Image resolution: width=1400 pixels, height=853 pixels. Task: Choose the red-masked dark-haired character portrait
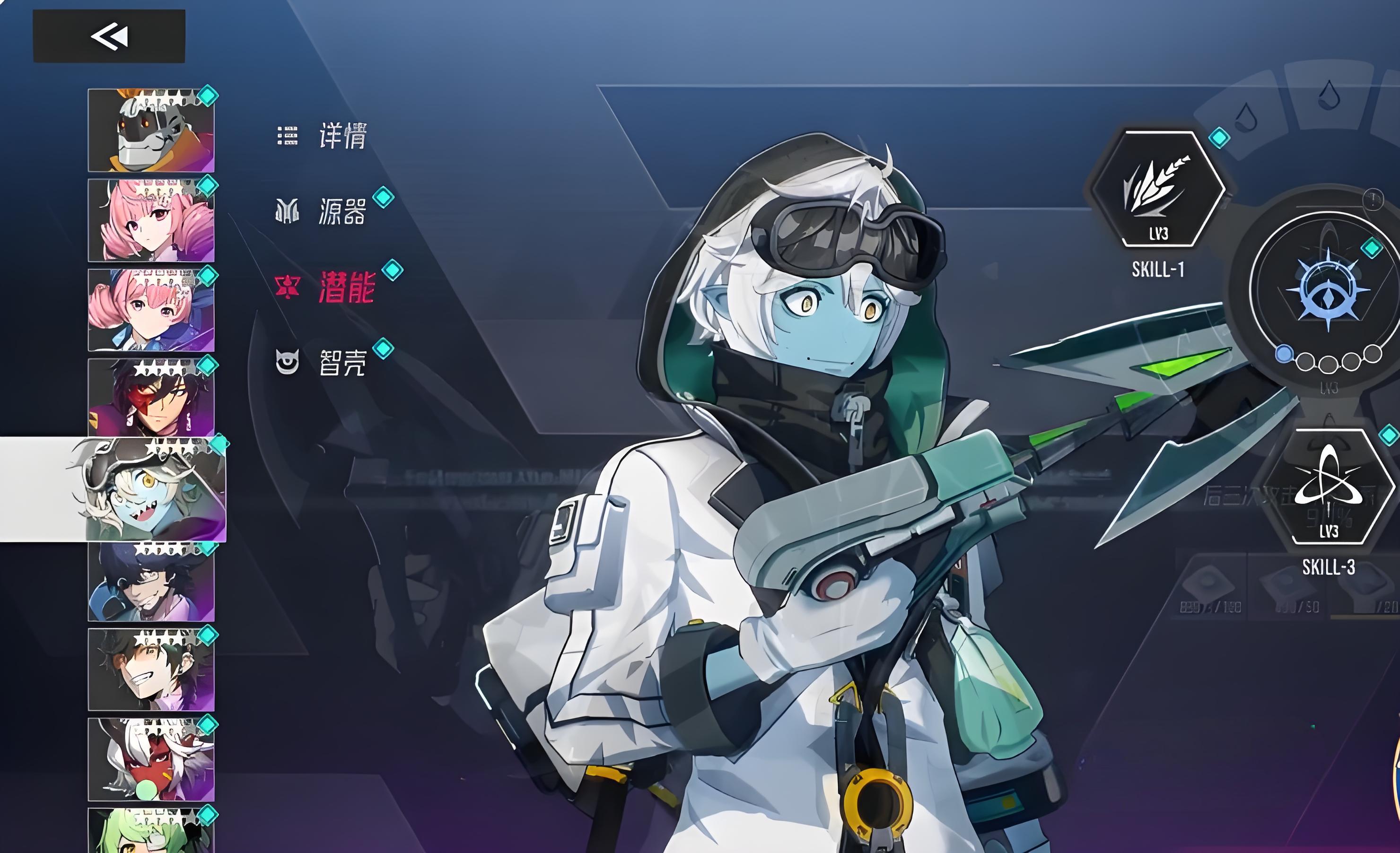[x=151, y=398]
